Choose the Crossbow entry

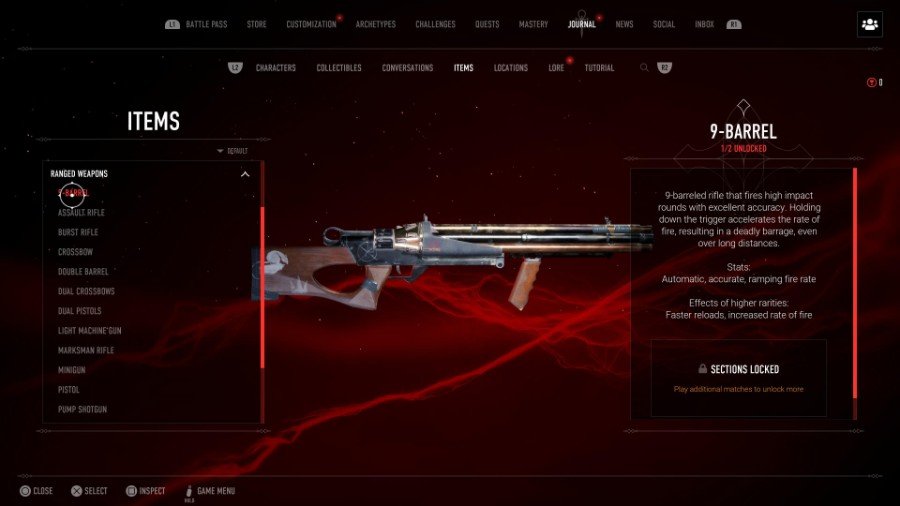(x=74, y=252)
